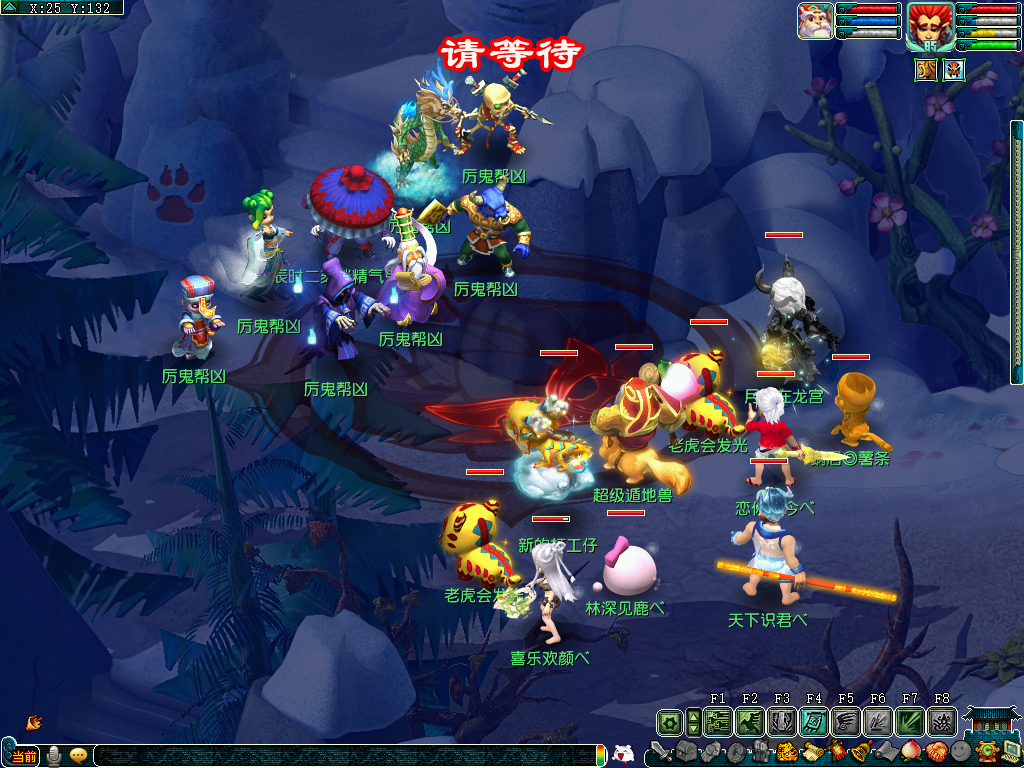
Task: Select the peach icon in bottom bar
Action: tap(912, 752)
